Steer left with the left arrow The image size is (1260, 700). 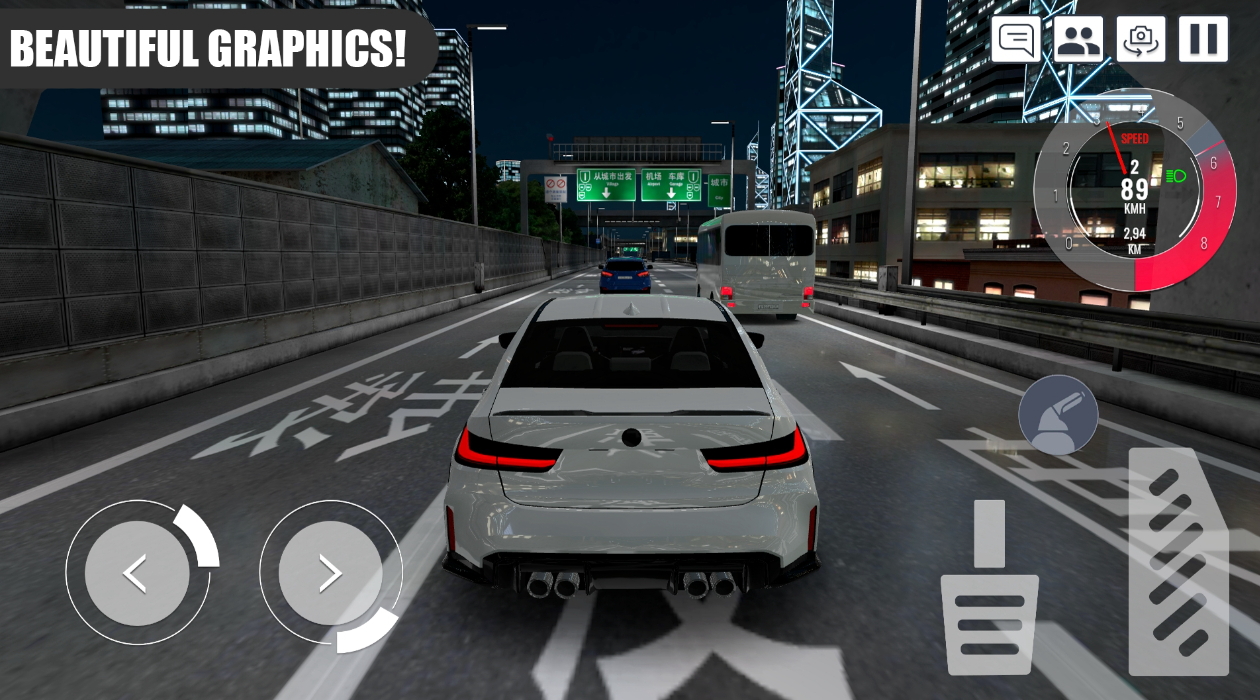[x=137, y=573]
